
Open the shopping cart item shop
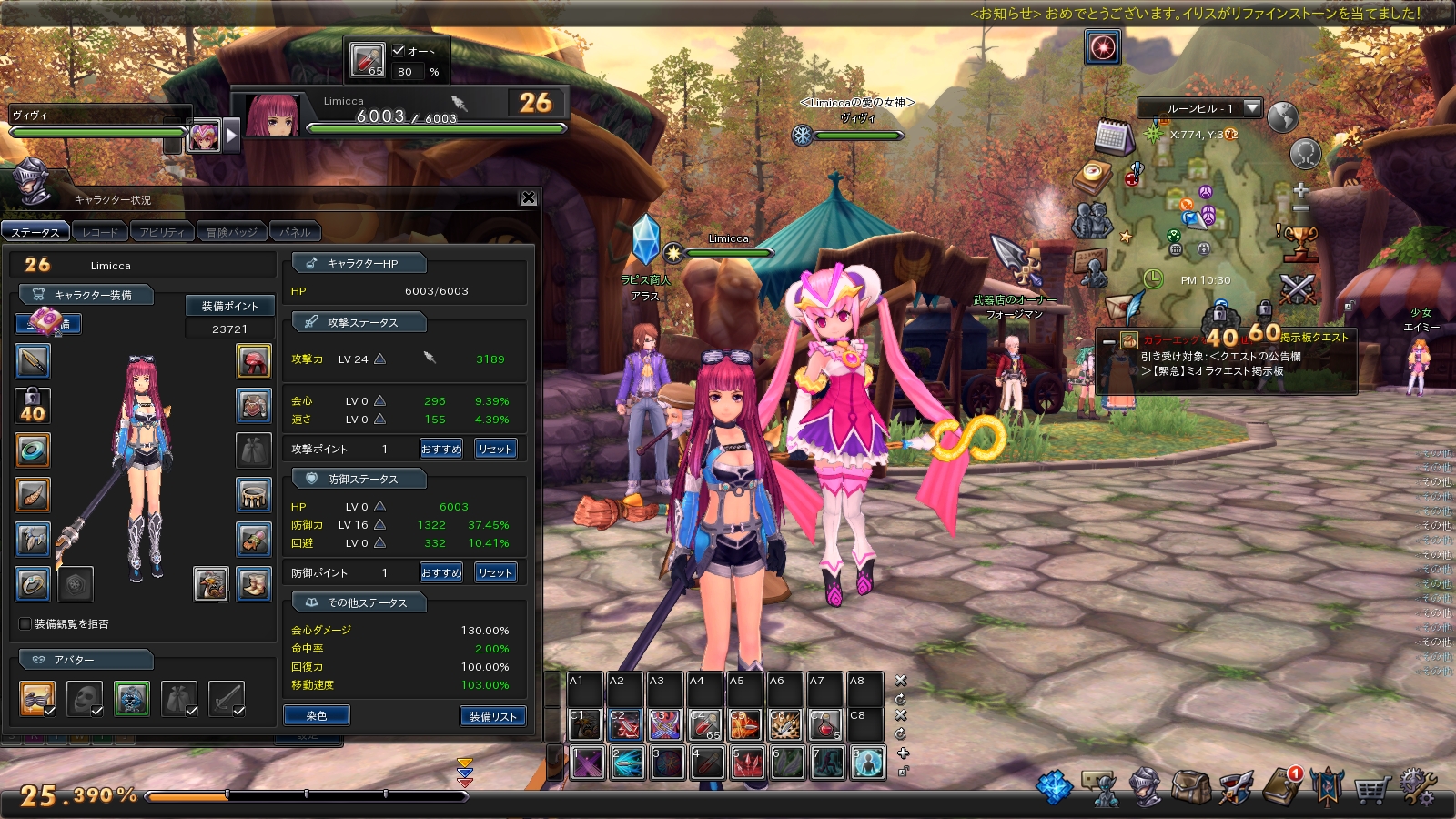(1370, 788)
